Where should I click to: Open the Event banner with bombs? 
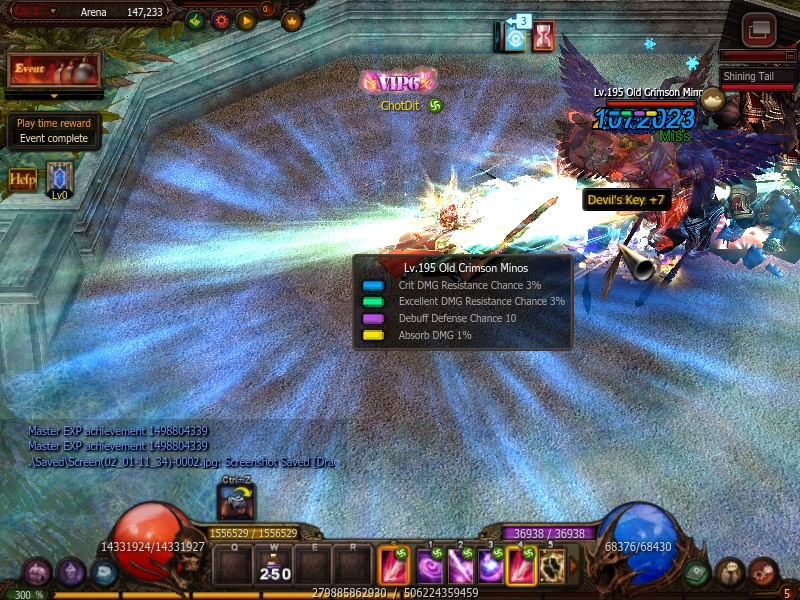(x=53, y=70)
